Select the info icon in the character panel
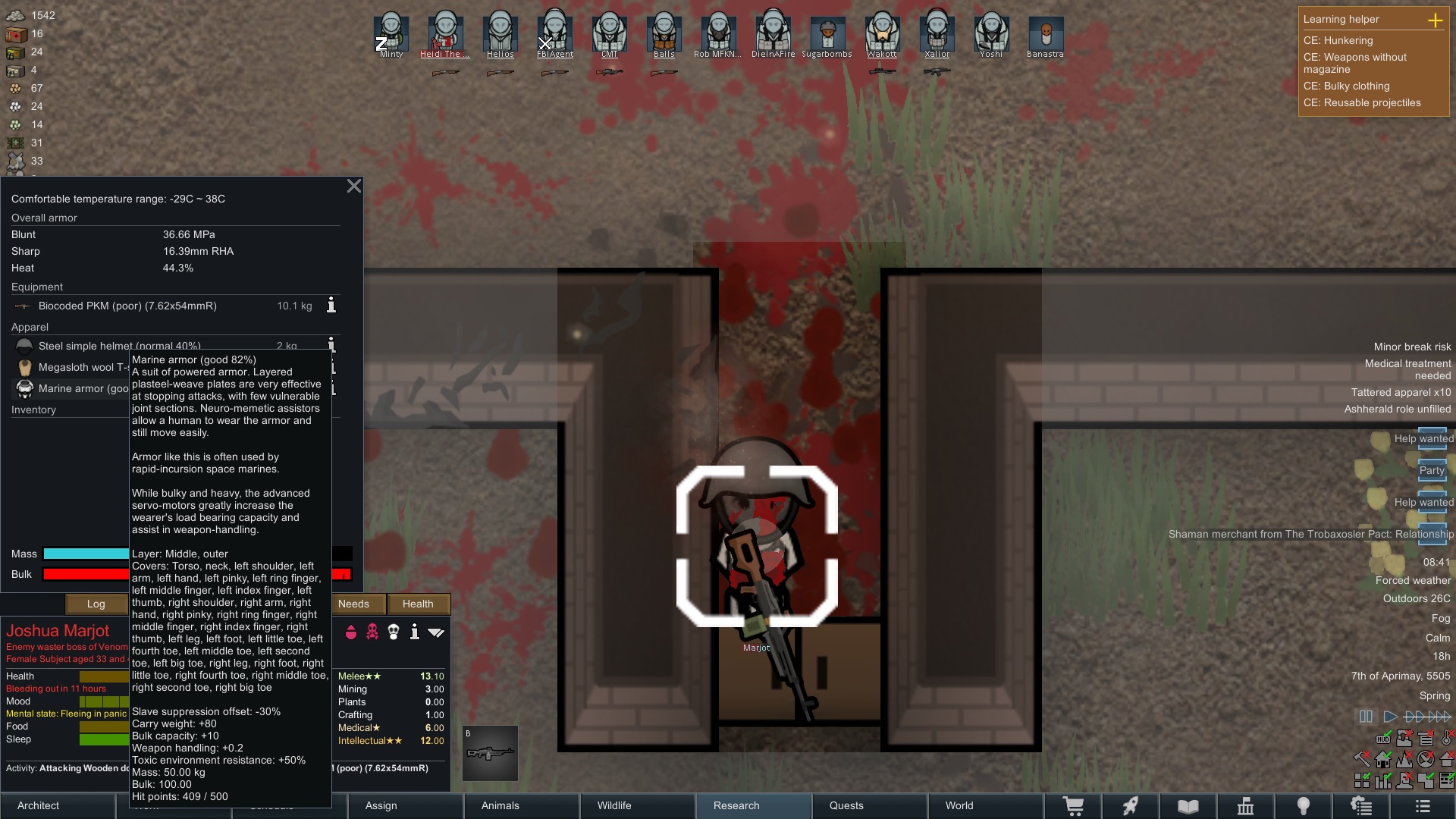Screen dimensions: 1456x819 [415, 632]
